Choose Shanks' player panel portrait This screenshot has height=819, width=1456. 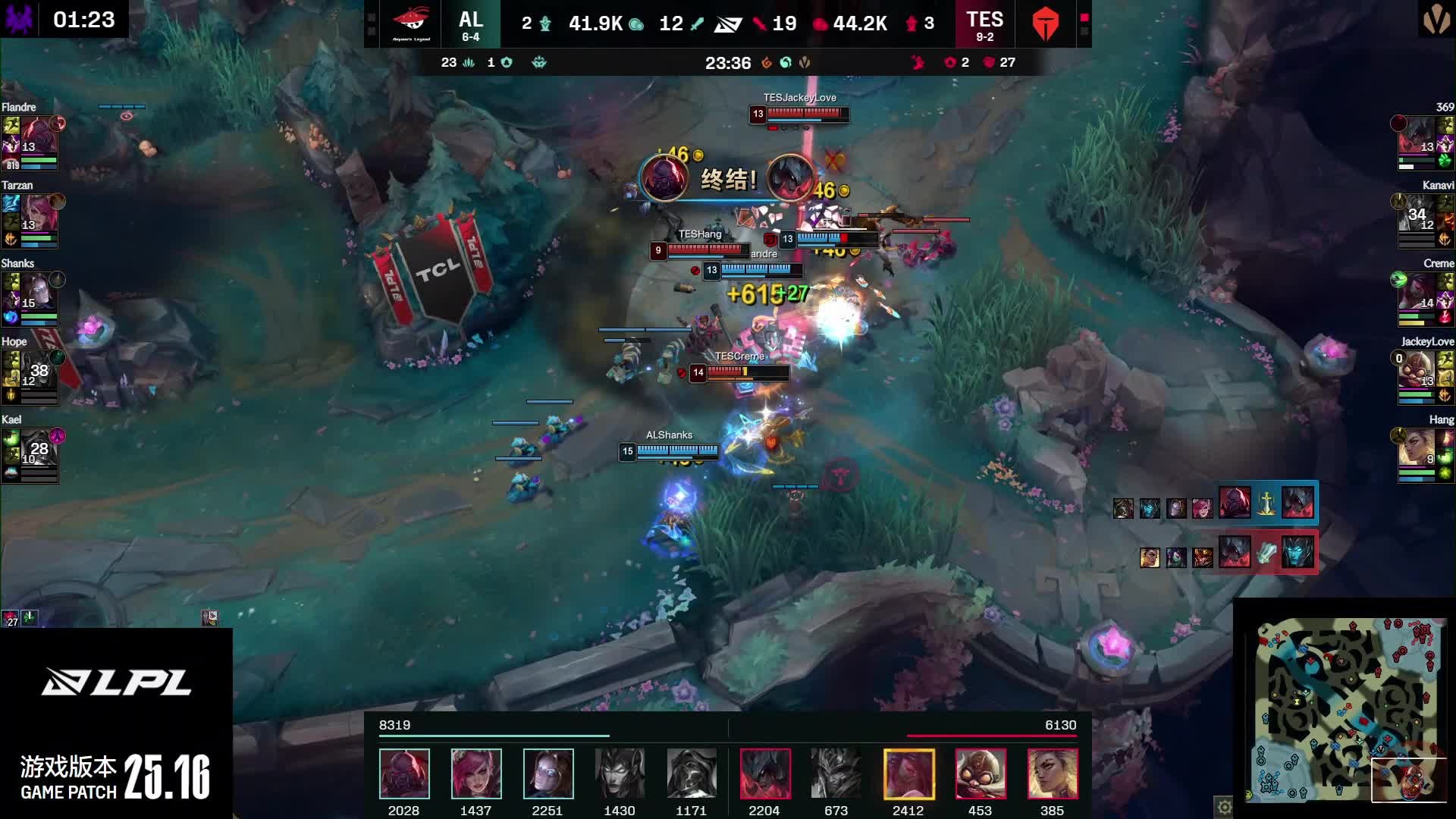coord(38,293)
